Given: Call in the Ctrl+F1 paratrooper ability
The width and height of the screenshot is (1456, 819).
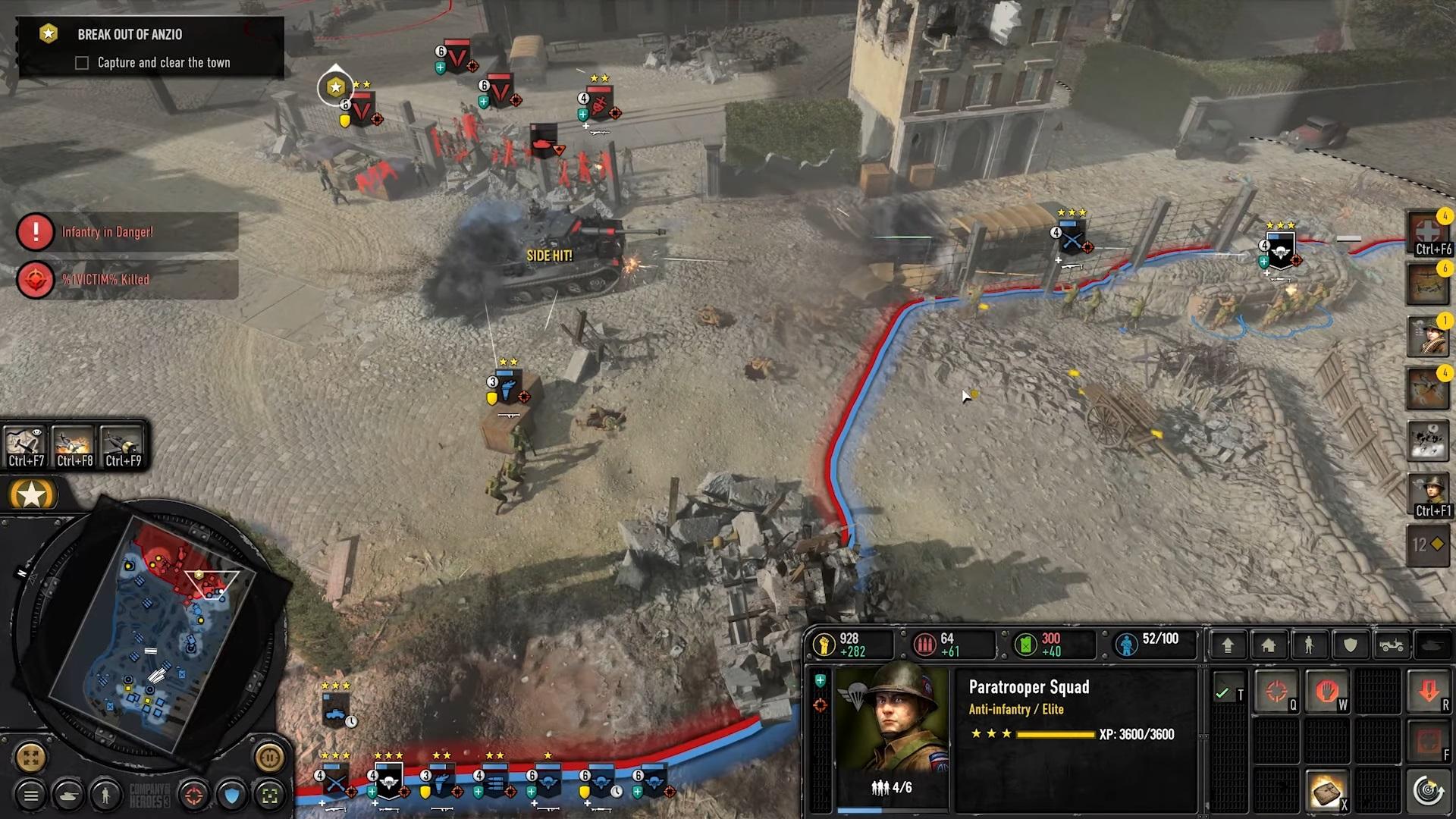Looking at the screenshot, I should click(1429, 494).
